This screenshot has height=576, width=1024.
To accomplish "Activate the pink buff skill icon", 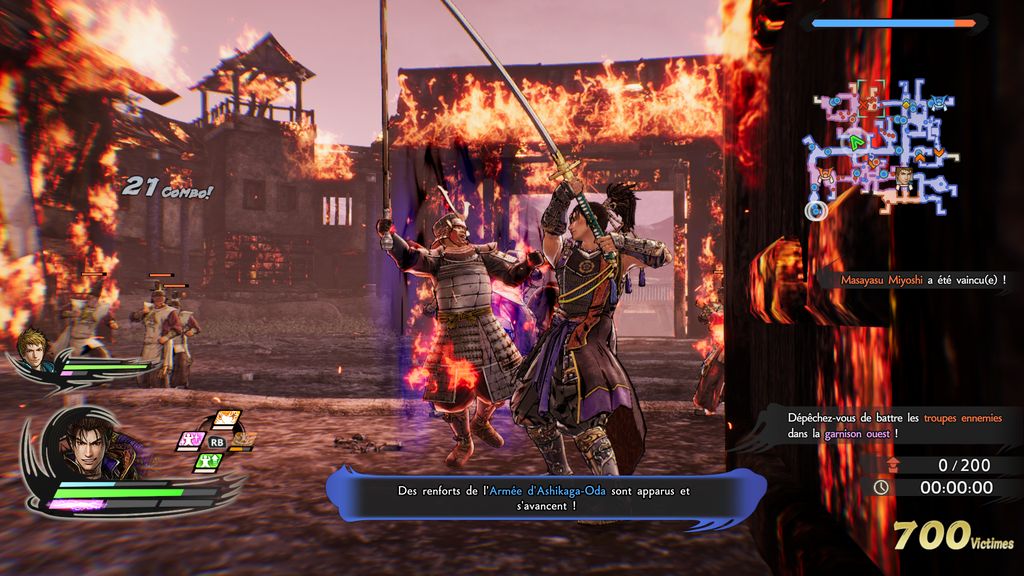I will [x=190, y=440].
